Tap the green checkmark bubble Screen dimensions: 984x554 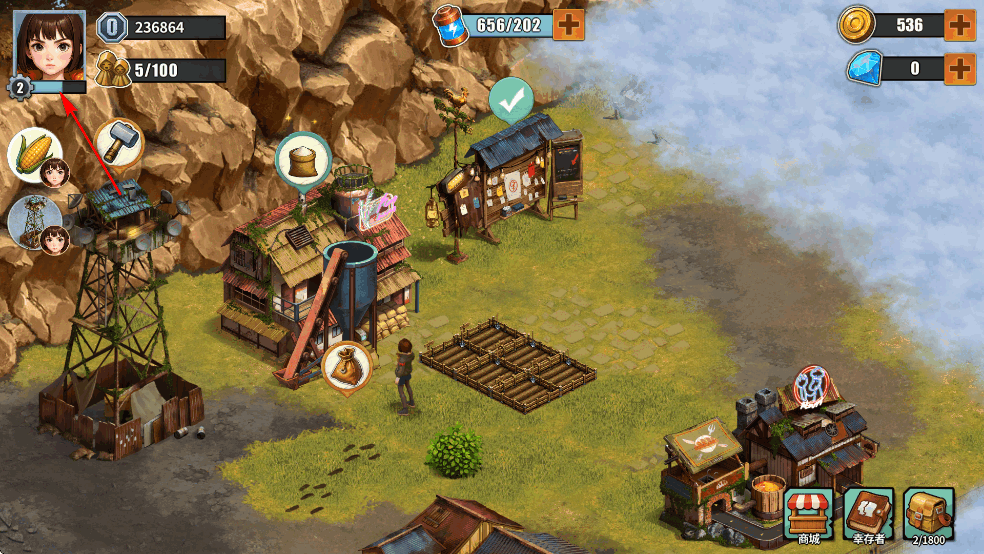[511, 100]
